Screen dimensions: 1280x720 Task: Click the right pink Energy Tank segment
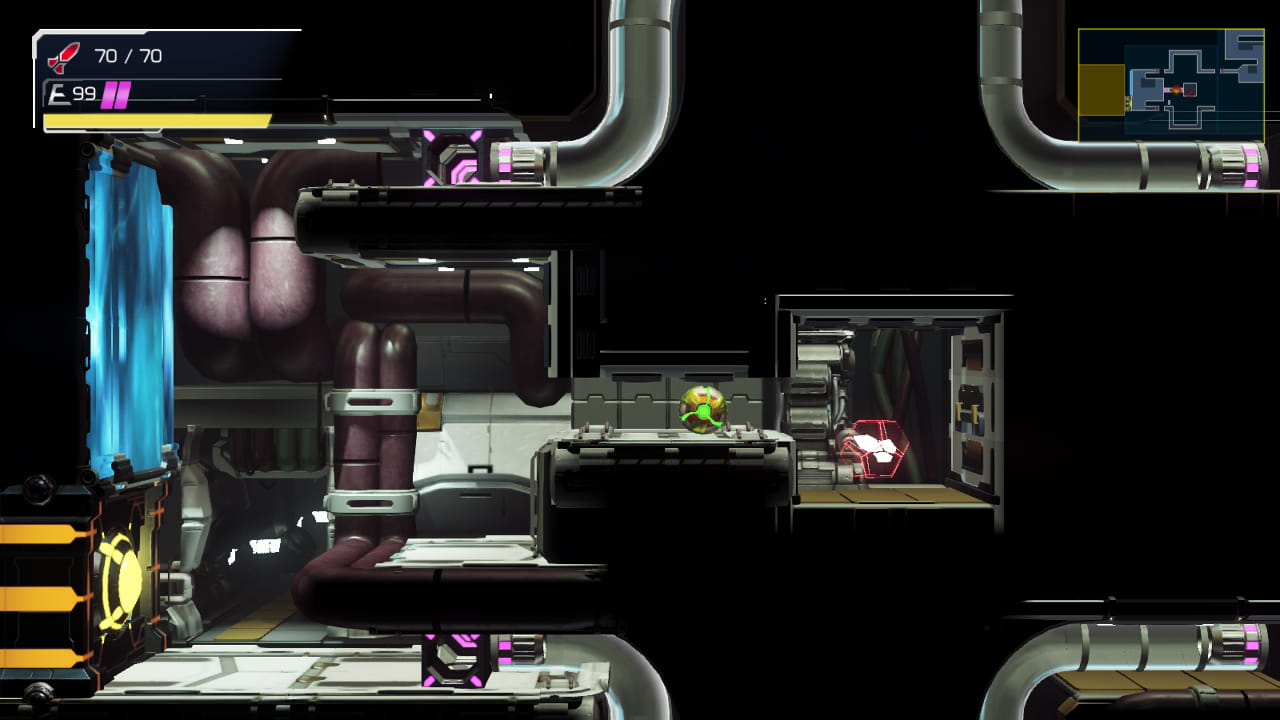124,95
